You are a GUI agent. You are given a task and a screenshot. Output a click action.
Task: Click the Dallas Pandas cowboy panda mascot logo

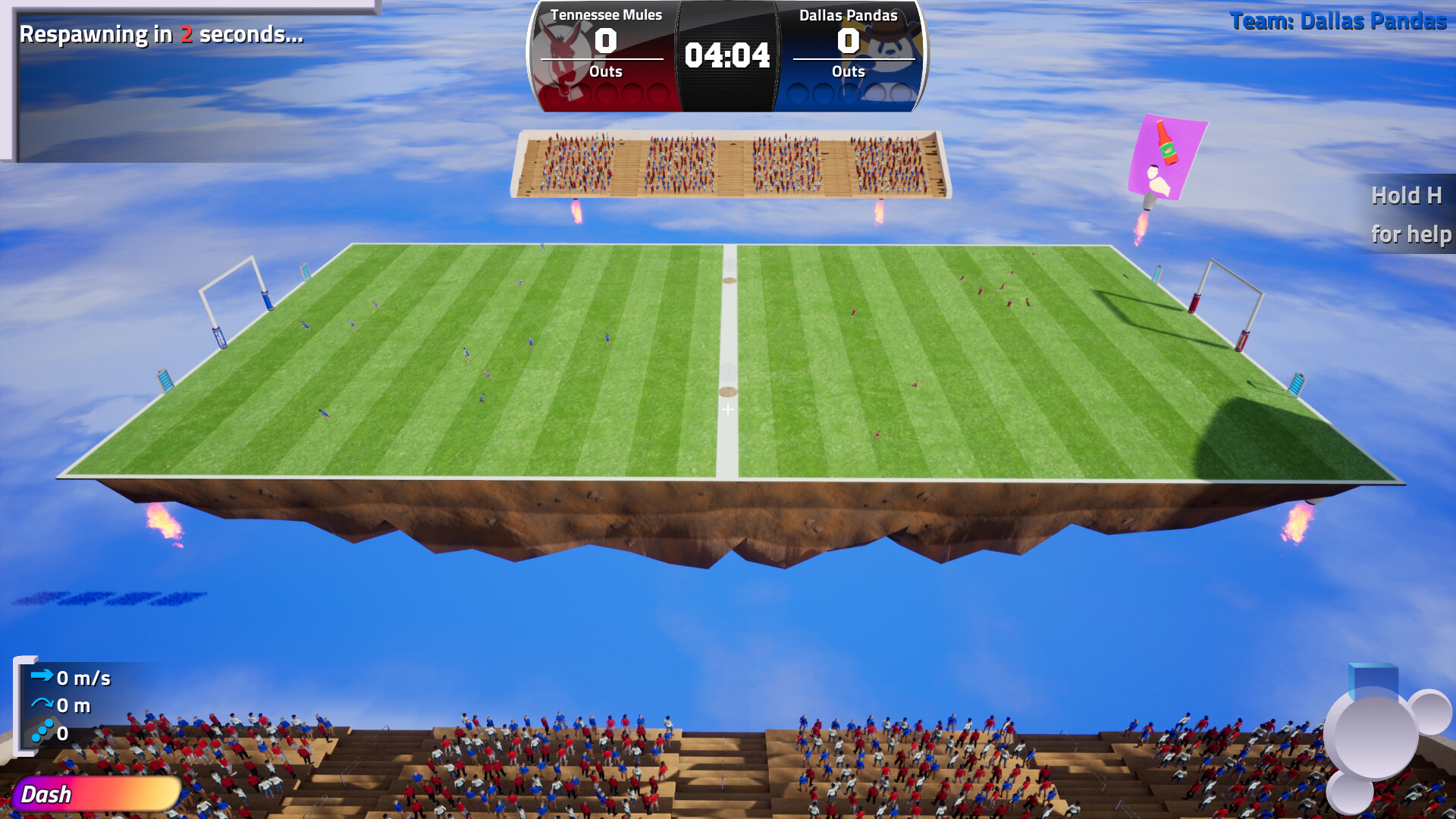pos(887,45)
